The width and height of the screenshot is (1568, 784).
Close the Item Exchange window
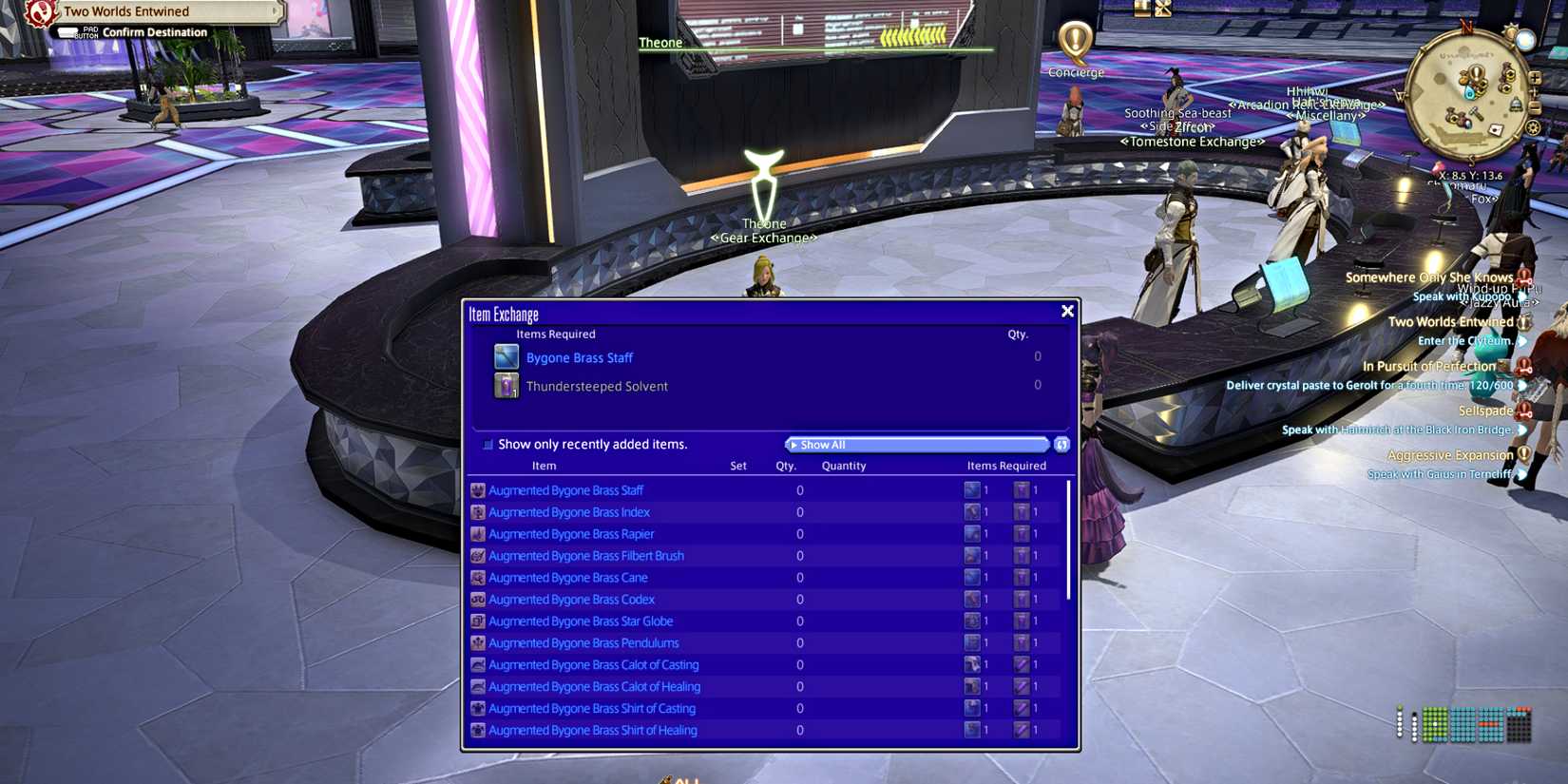(1067, 311)
